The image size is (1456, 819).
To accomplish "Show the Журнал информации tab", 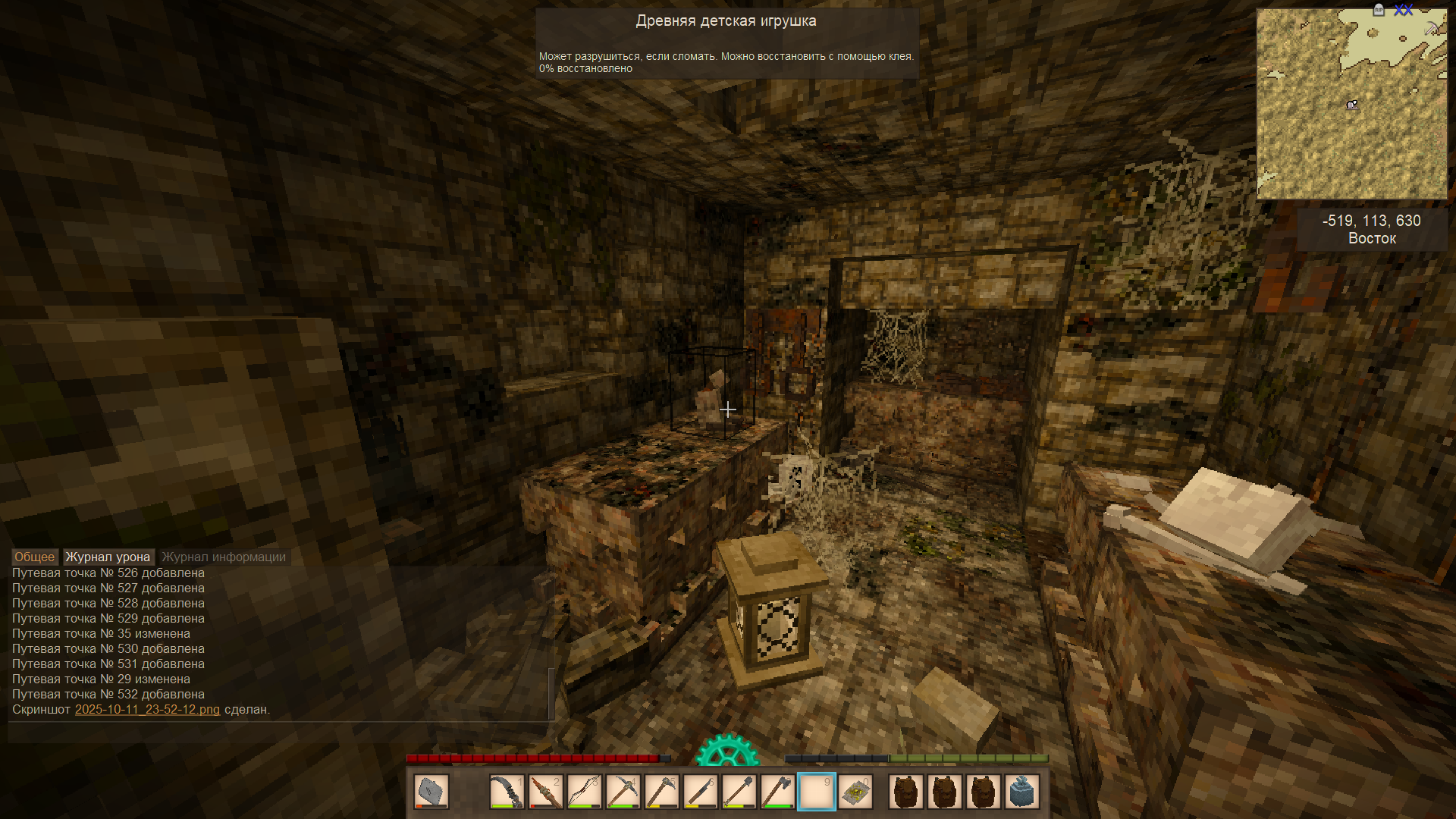I will pyautogui.click(x=224, y=557).
